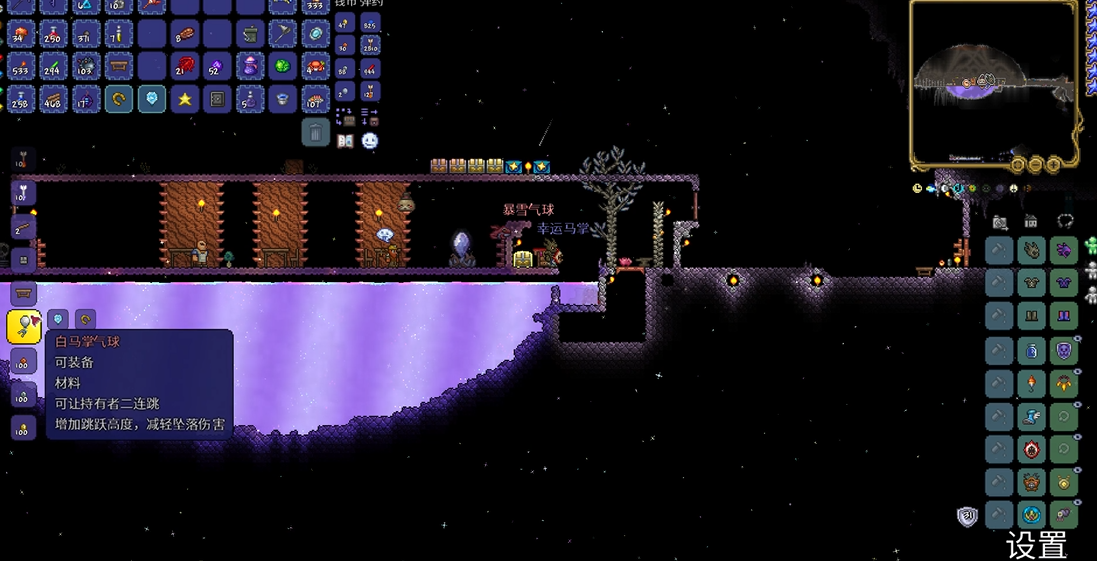
Task: Select the winged boots accessory slot
Action: 1031,416
